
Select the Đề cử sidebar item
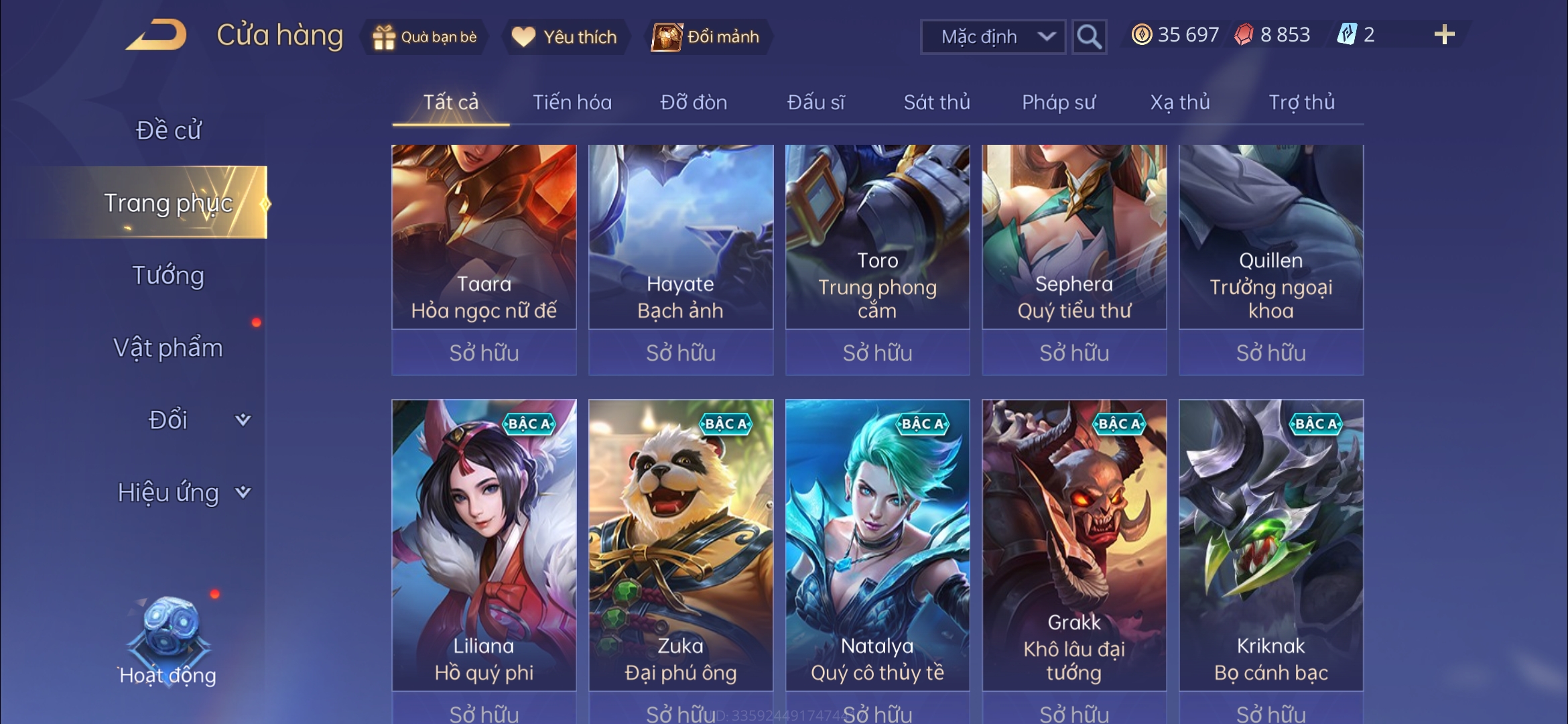pyautogui.click(x=170, y=131)
